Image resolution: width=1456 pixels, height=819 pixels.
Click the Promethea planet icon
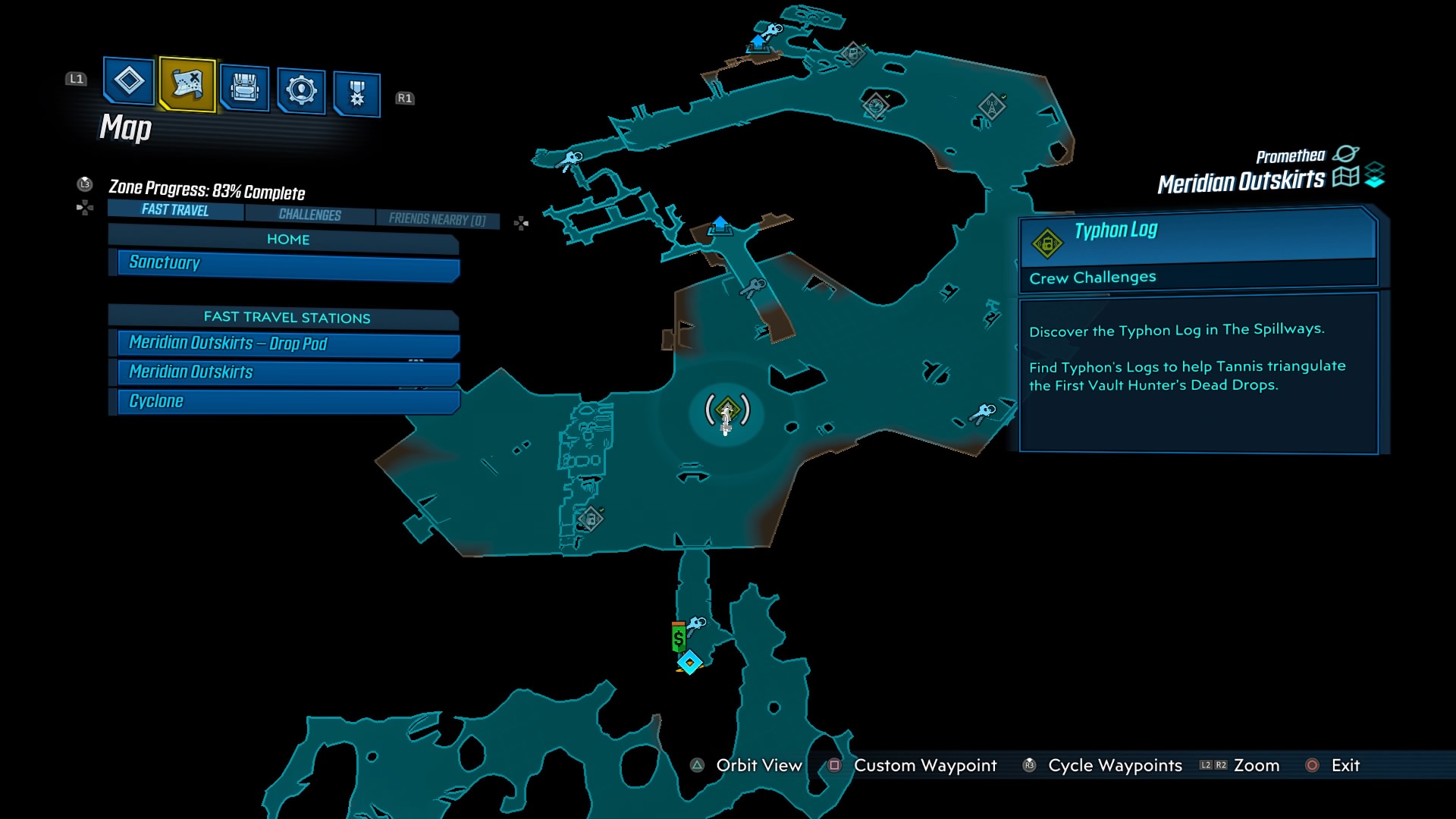point(1347,154)
